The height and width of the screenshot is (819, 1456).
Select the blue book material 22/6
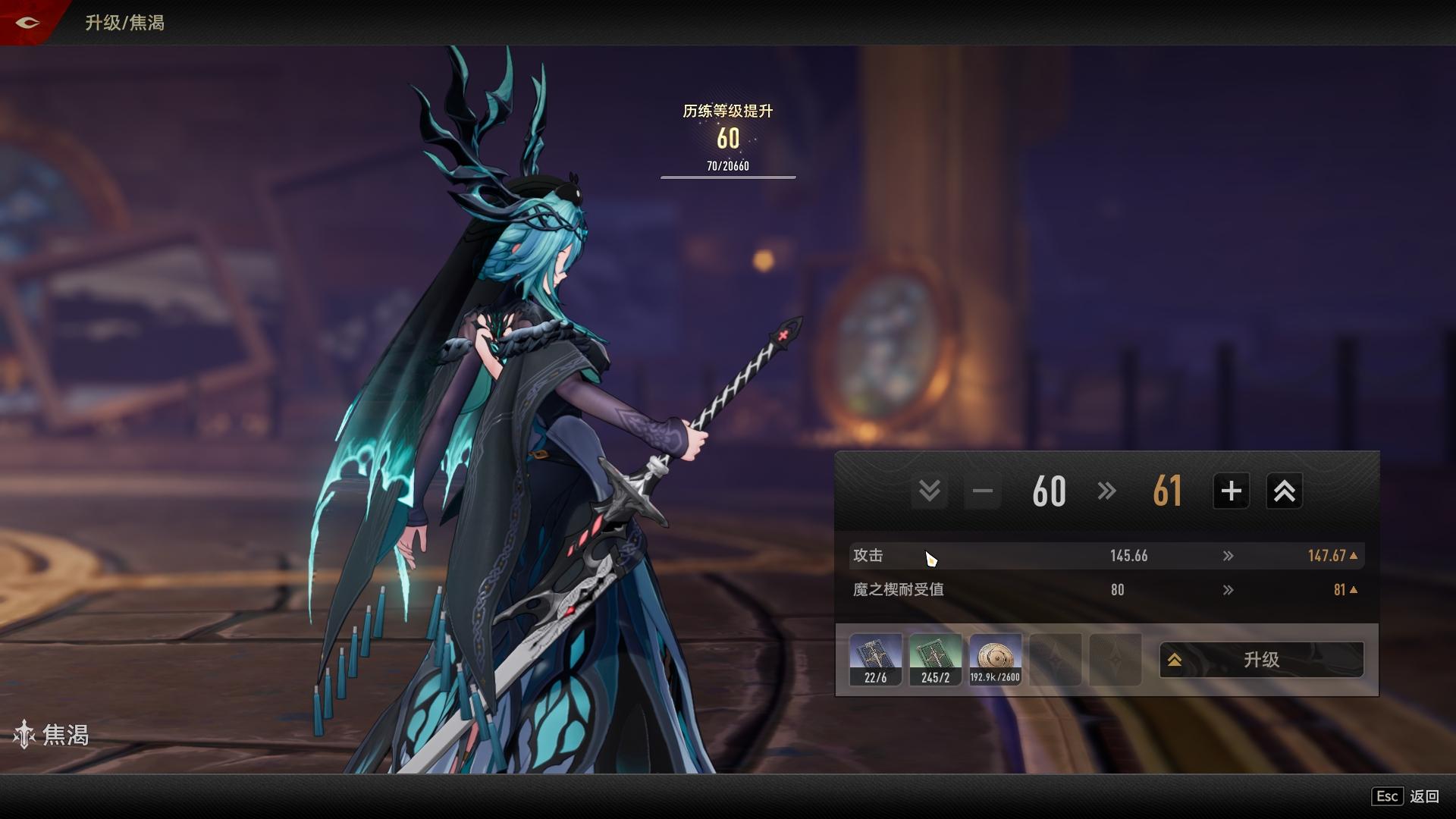coord(876,660)
